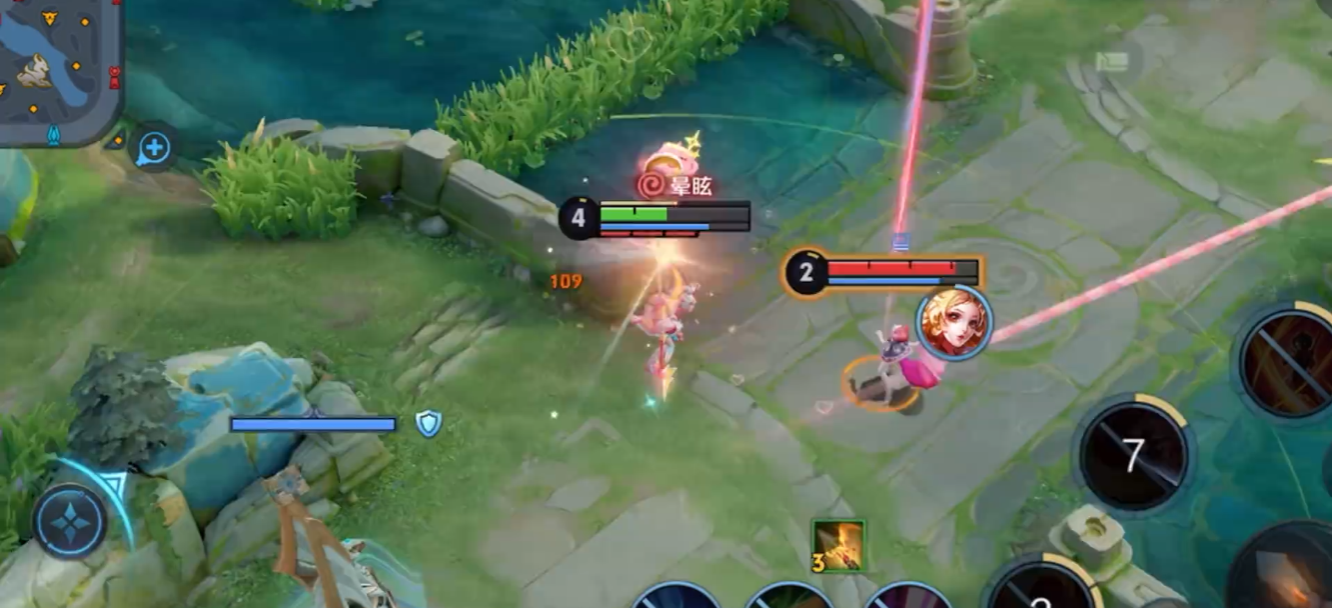The height and width of the screenshot is (608, 1332).
Task: Tap the blue plus chat bubble button
Action: (x=153, y=150)
